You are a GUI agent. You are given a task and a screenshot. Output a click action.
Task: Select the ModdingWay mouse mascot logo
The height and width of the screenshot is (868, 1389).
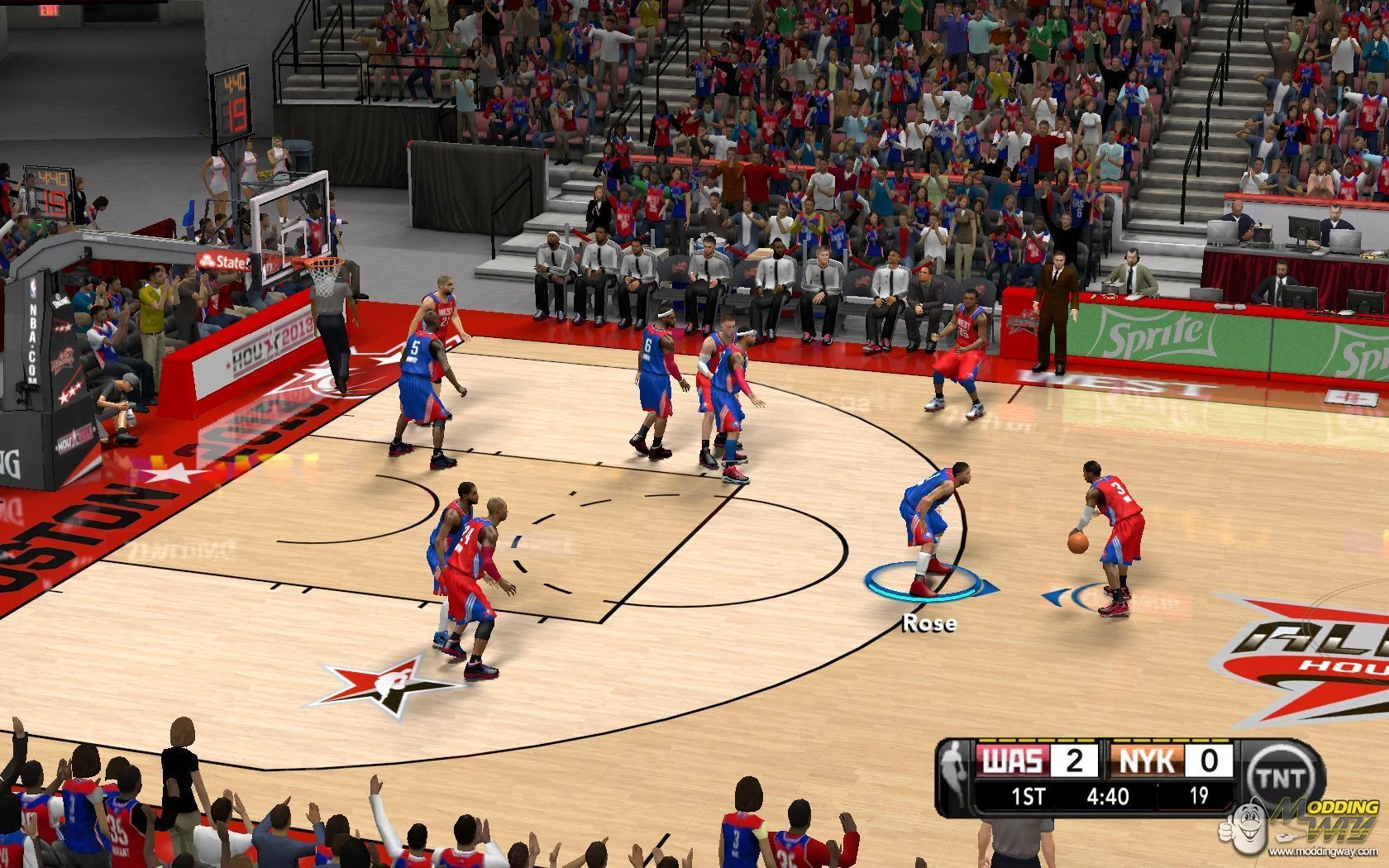(x=1250, y=831)
